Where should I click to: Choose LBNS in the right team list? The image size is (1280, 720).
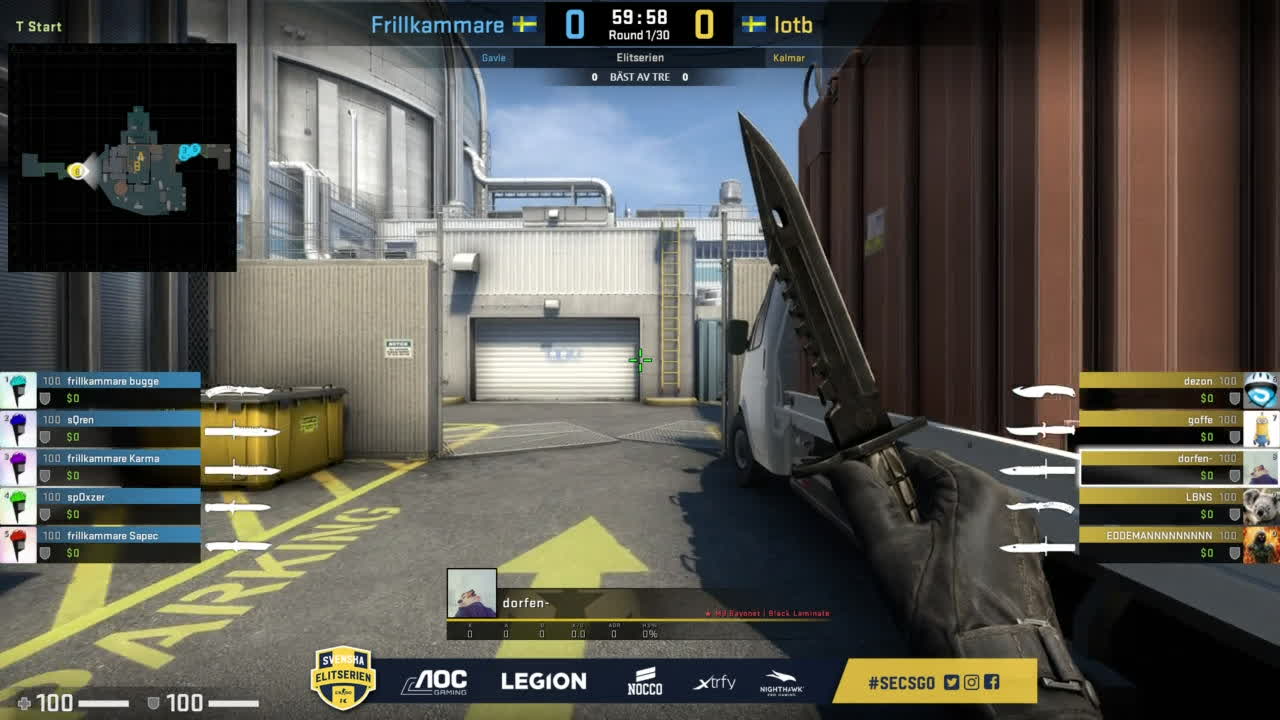click(1160, 497)
